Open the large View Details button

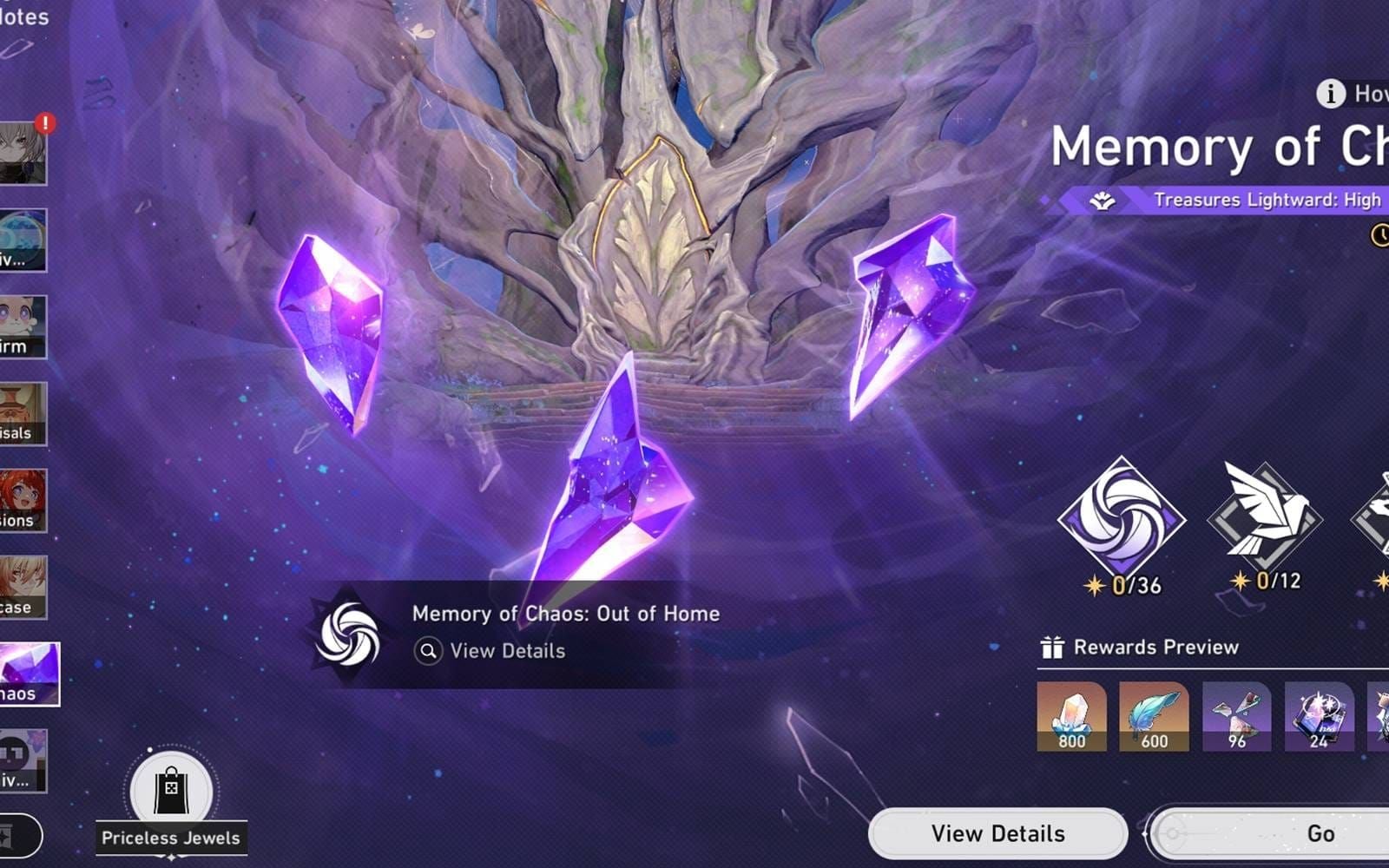[997, 833]
